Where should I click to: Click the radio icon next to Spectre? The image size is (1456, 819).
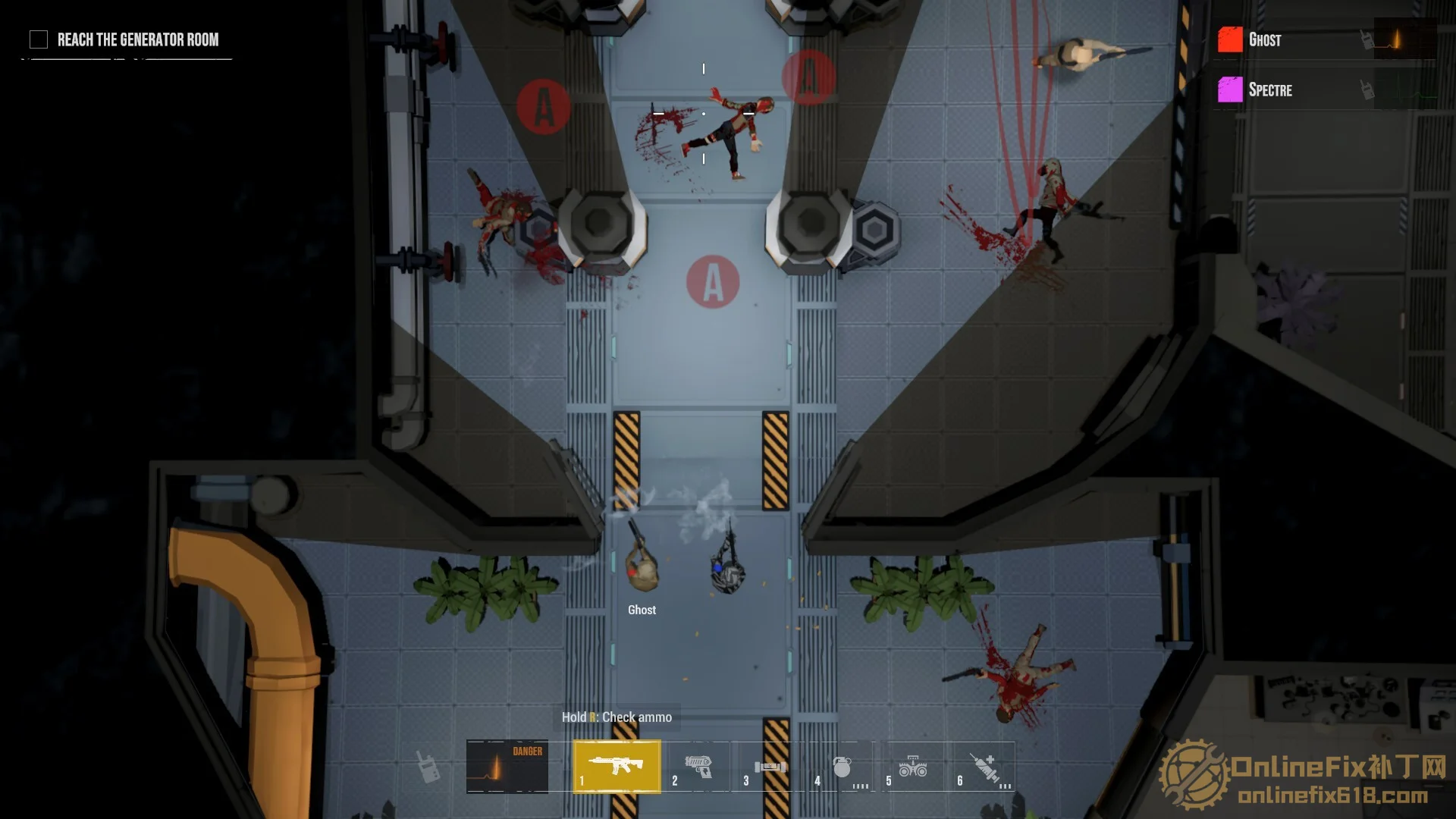point(1367,90)
